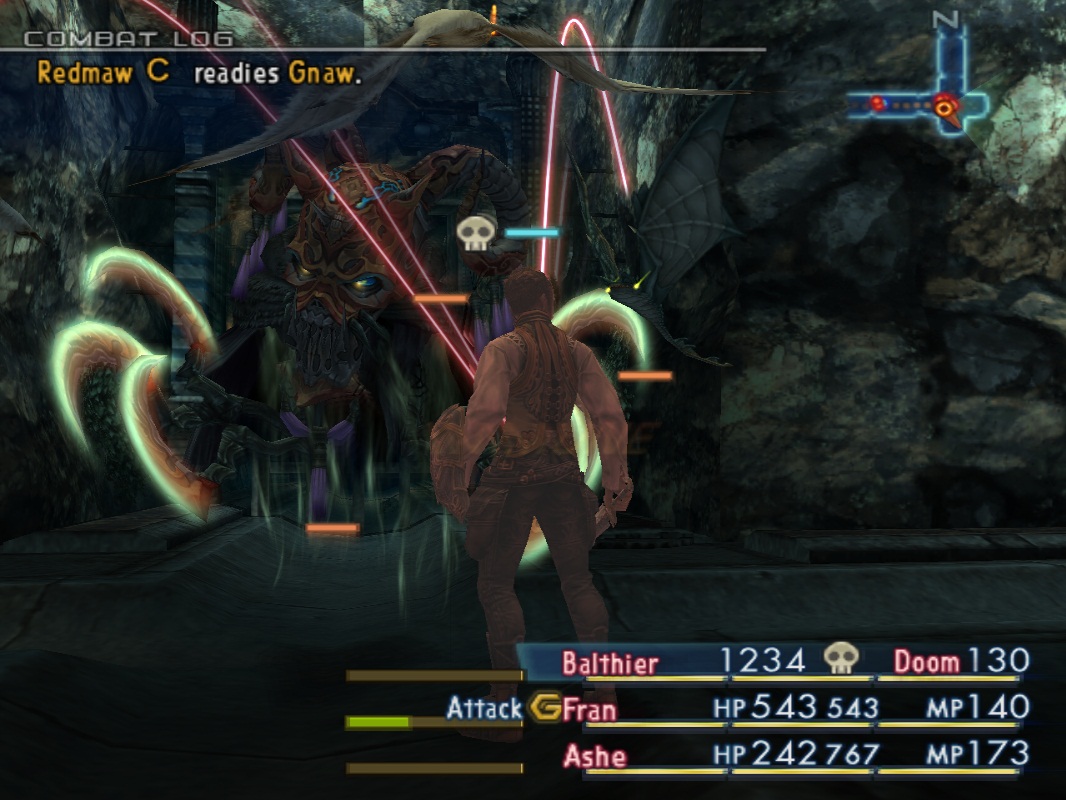1066x800 pixels.
Task: Select Ashe in the party list
Action: [x=595, y=756]
